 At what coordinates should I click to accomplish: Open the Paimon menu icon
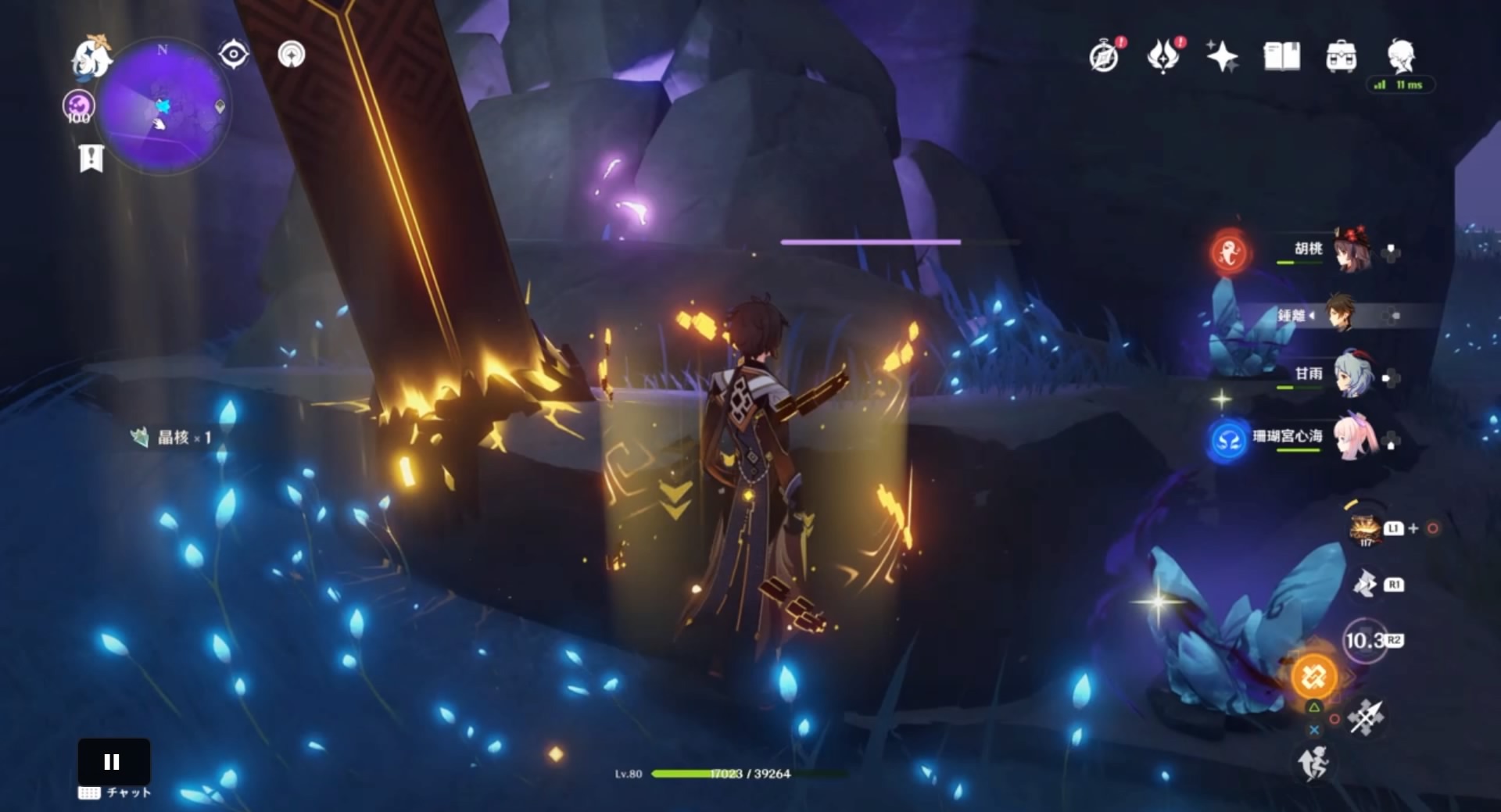point(91,56)
